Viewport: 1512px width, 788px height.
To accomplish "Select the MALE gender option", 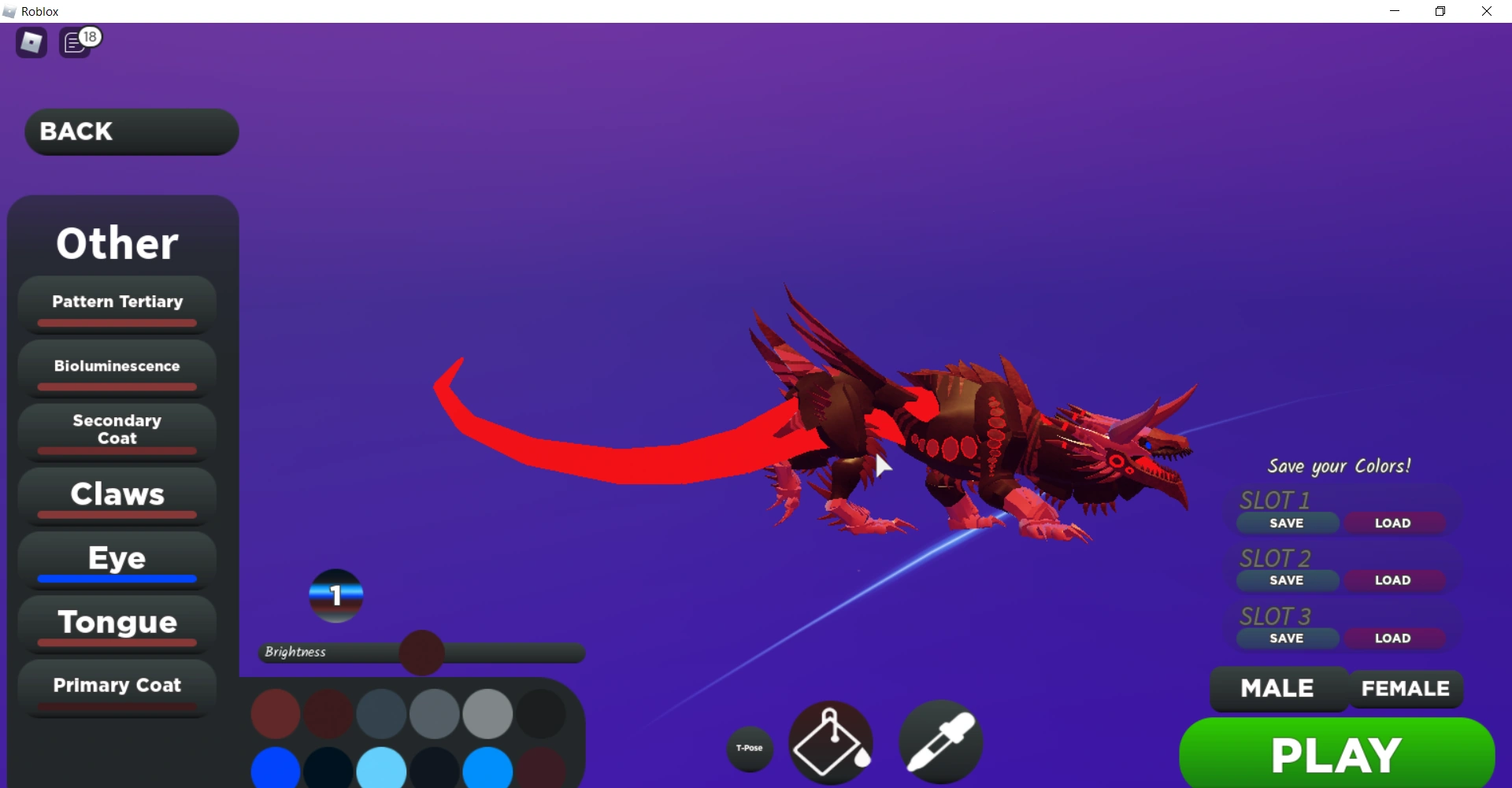I will [1277, 688].
